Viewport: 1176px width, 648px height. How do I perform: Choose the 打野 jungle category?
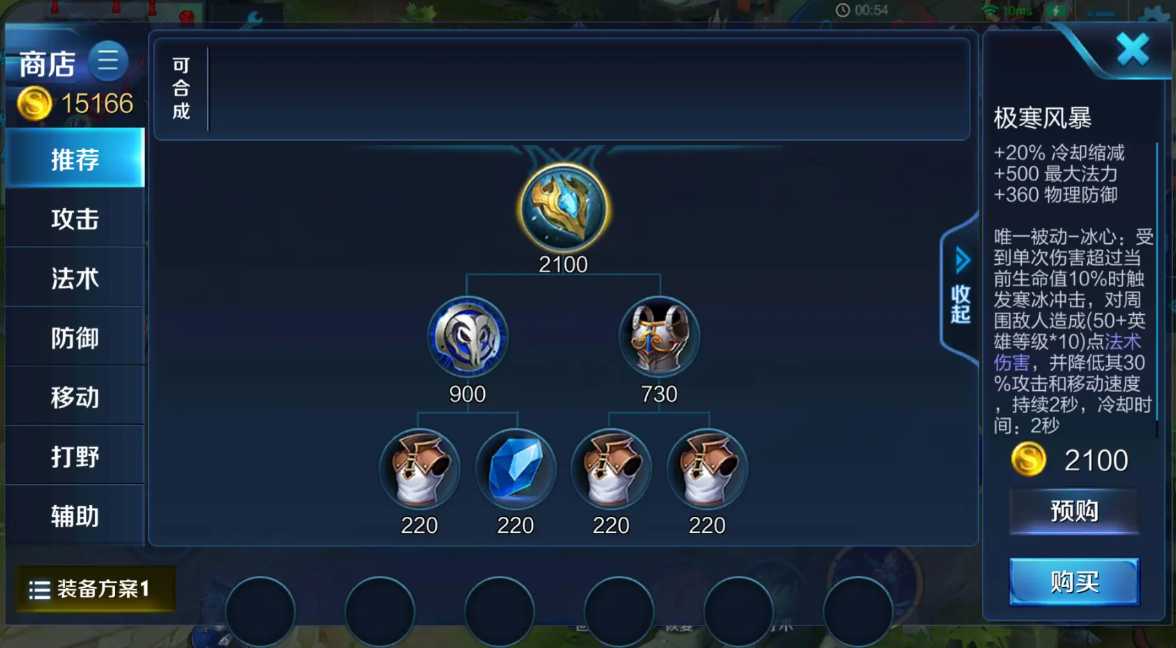pos(75,457)
